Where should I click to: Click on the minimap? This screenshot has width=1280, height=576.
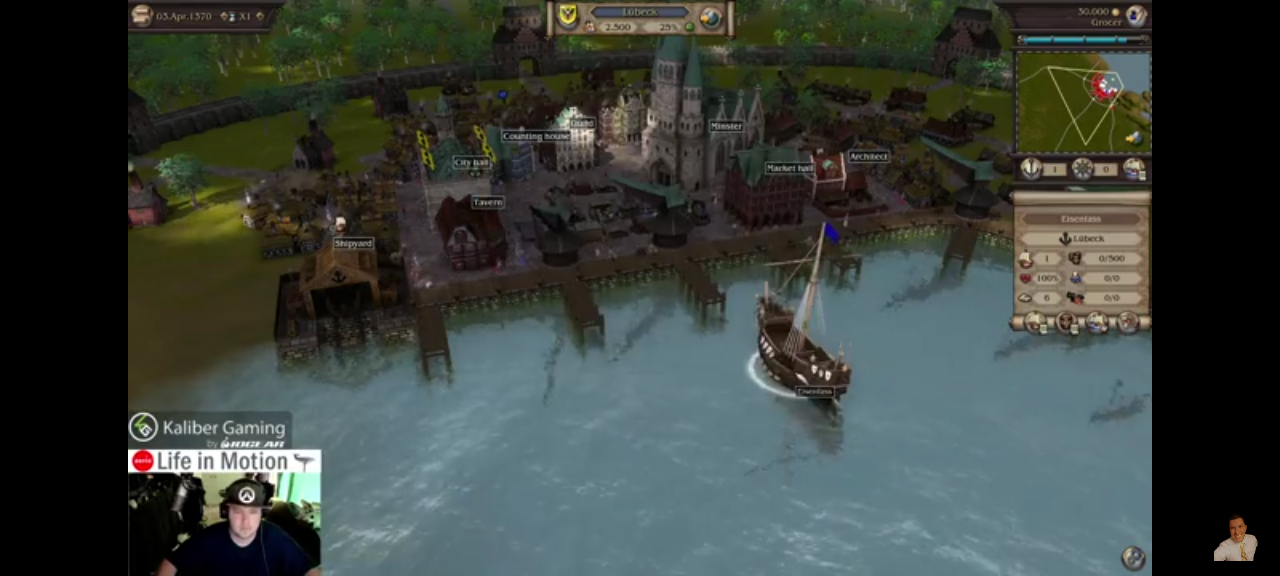[x=1082, y=101]
